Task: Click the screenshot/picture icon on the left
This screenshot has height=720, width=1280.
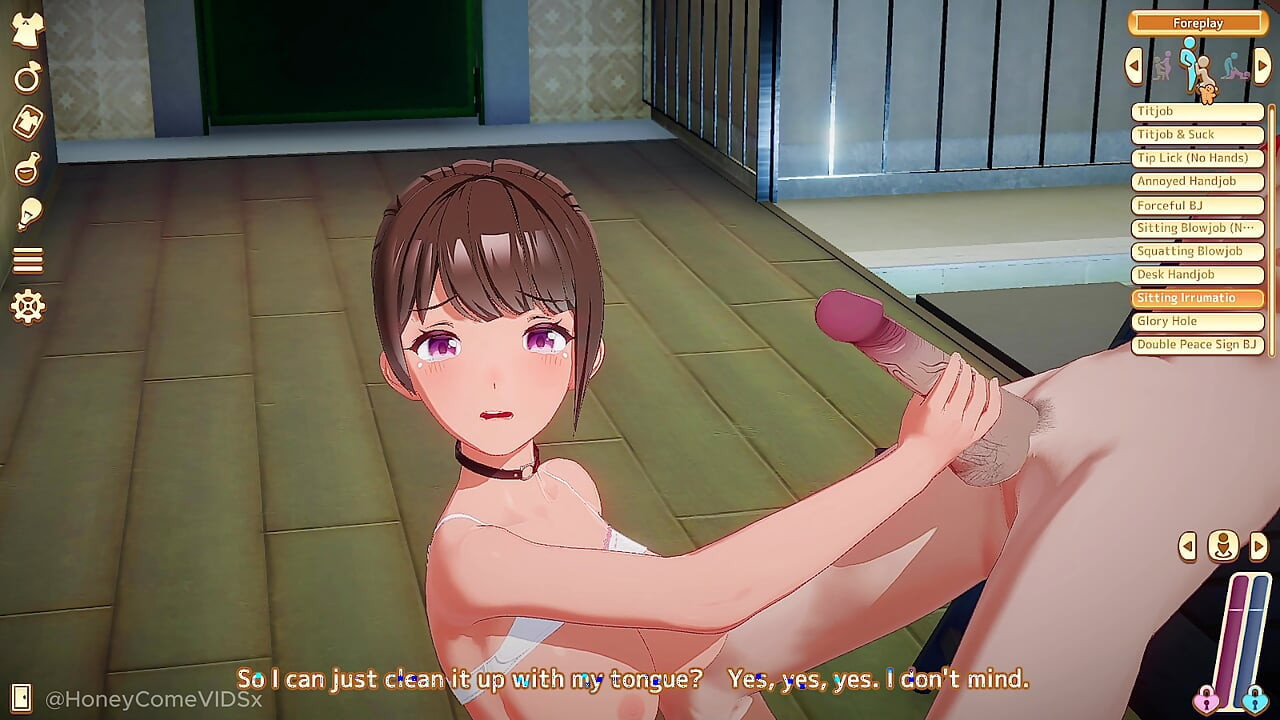Action: 27,124
